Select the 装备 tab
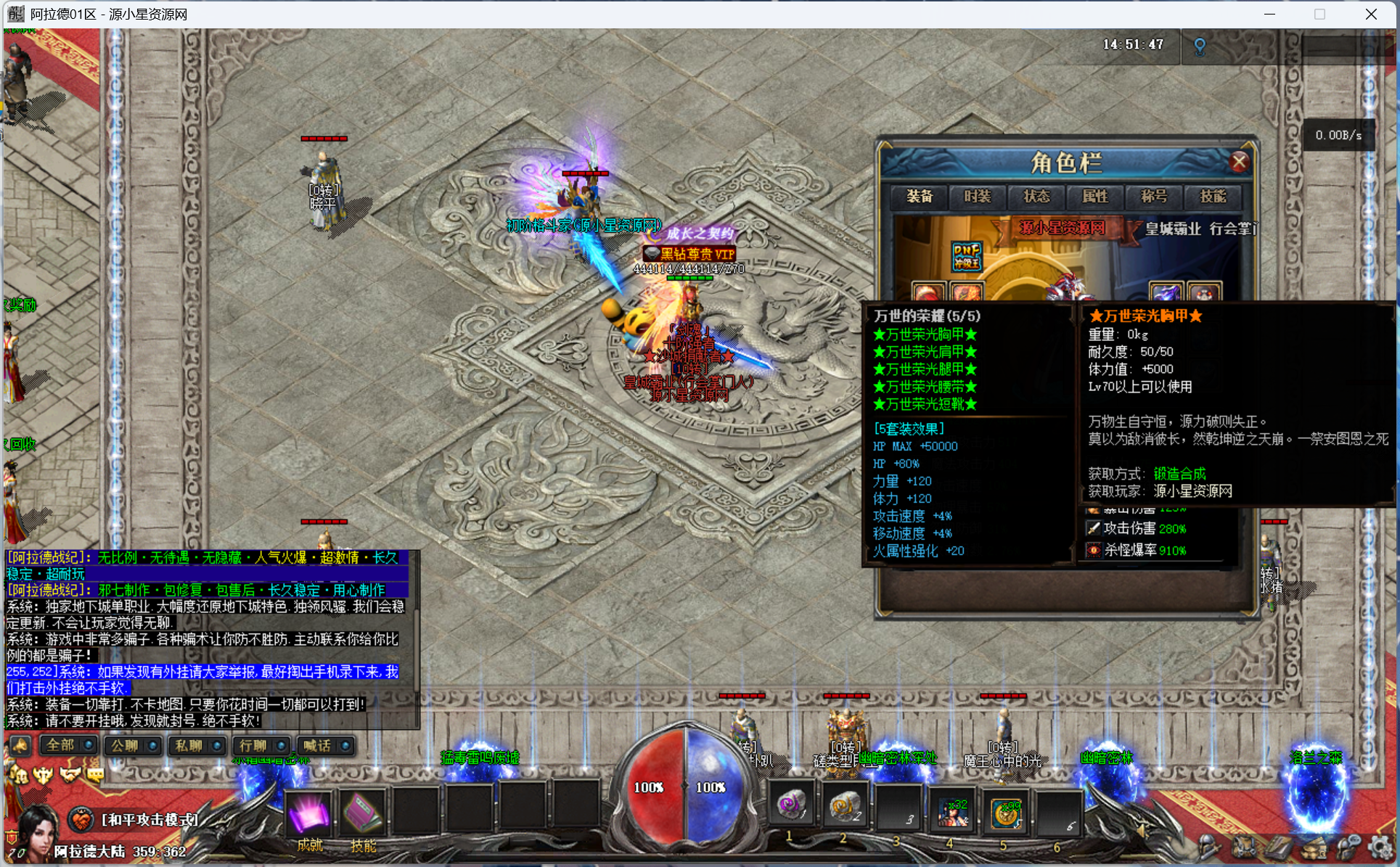Screen dimensions: 1400x867 (x=920, y=197)
